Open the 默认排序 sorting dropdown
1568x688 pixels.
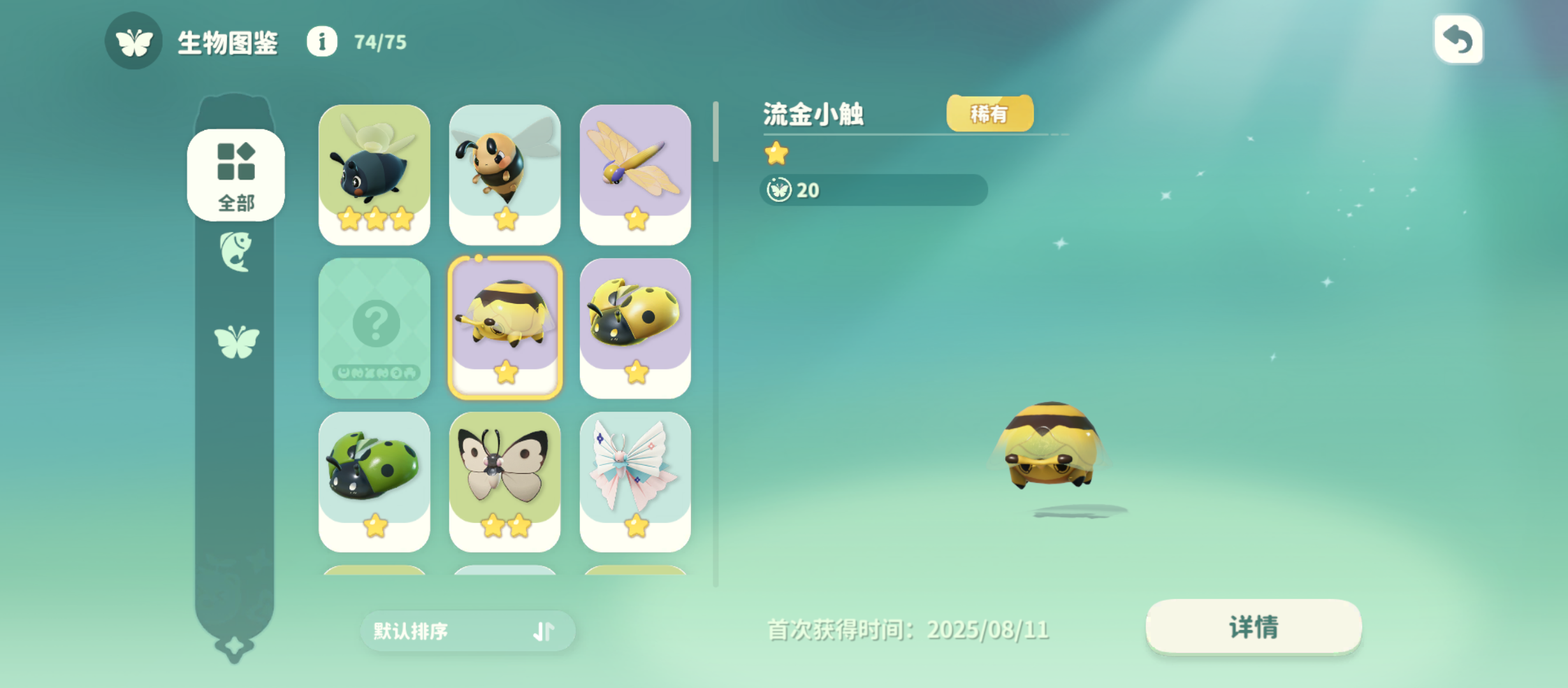coord(446,631)
